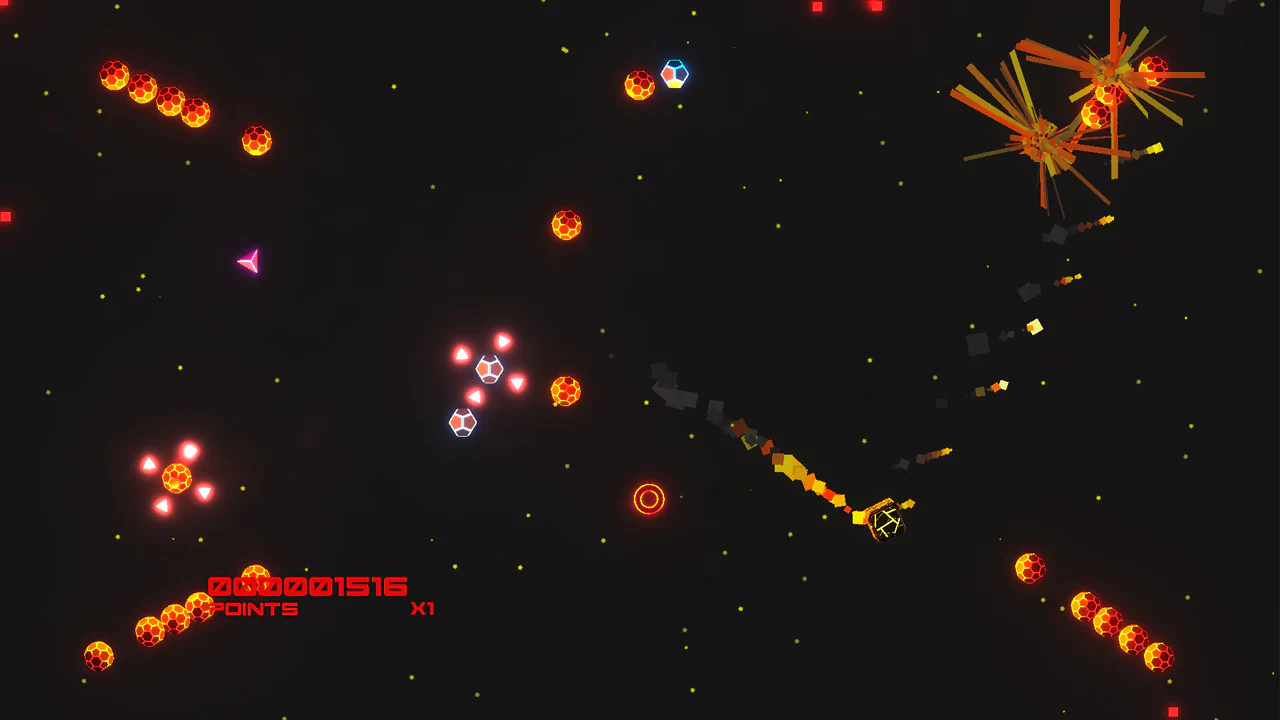Image resolution: width=1280 pixels, height=720 pixels.
Task: Click the glowing red target ring
Action: [x=650, y=495]
